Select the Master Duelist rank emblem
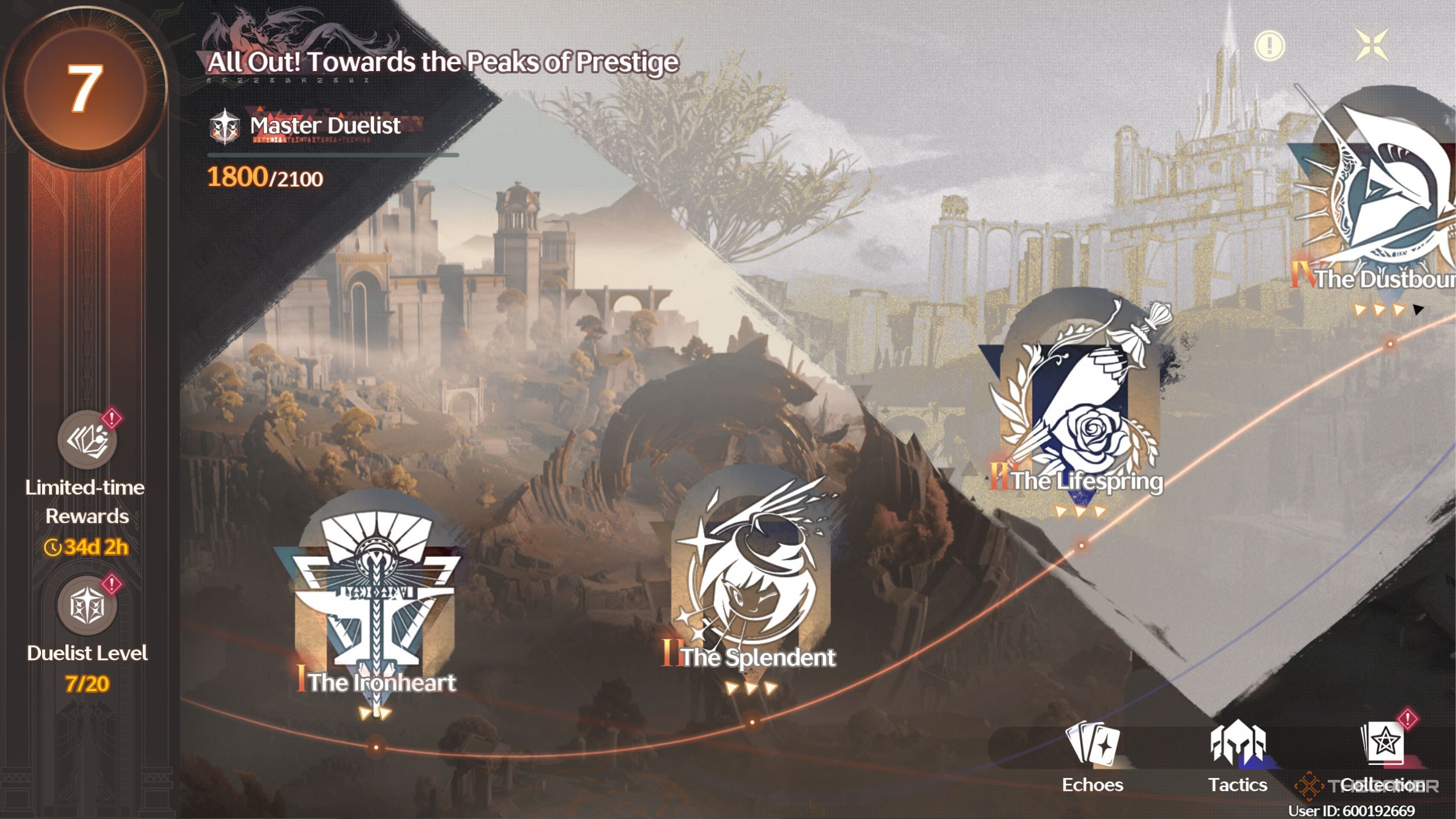Image resolution: width=1456 pixels, height=819 pixels. (224, 127)
